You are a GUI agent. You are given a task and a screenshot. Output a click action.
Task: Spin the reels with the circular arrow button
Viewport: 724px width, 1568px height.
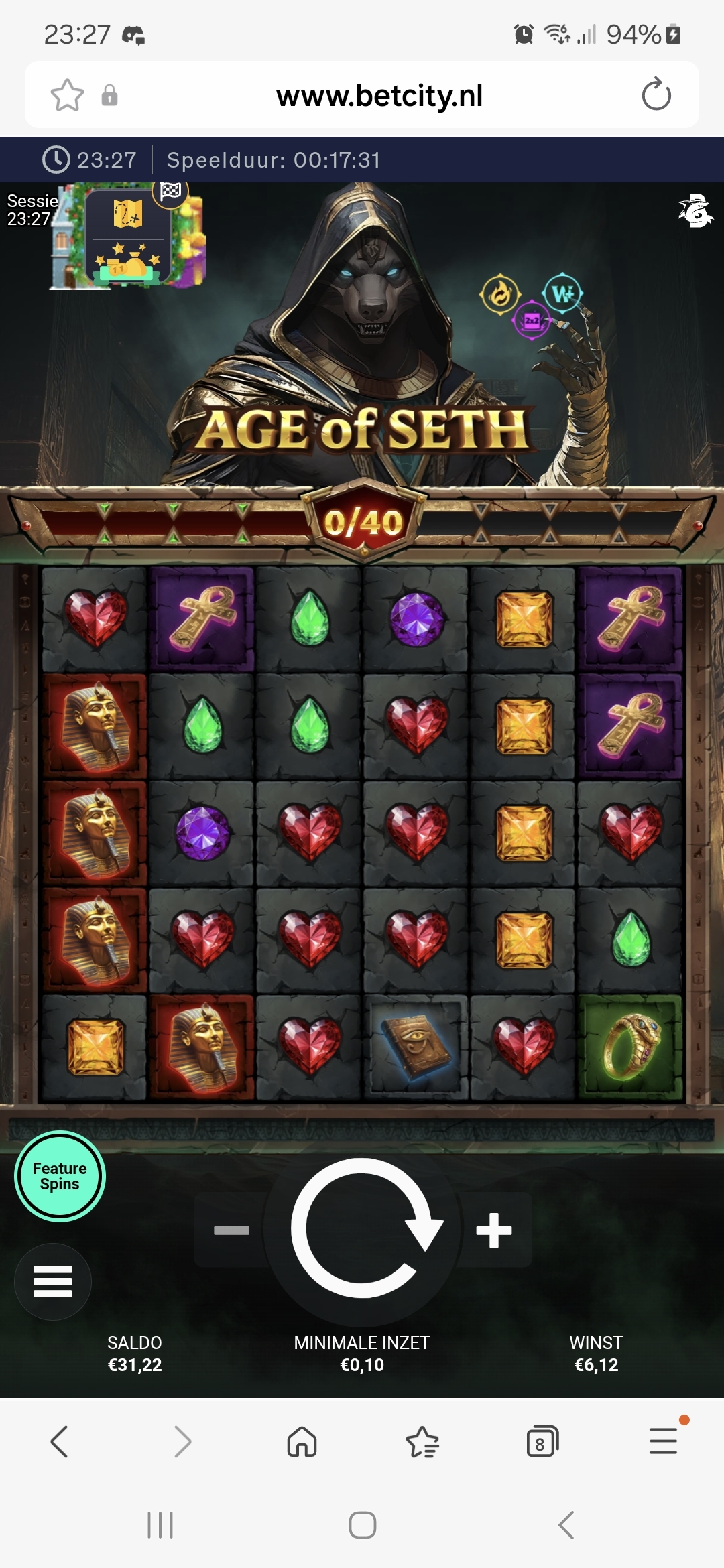(363, 1228)
